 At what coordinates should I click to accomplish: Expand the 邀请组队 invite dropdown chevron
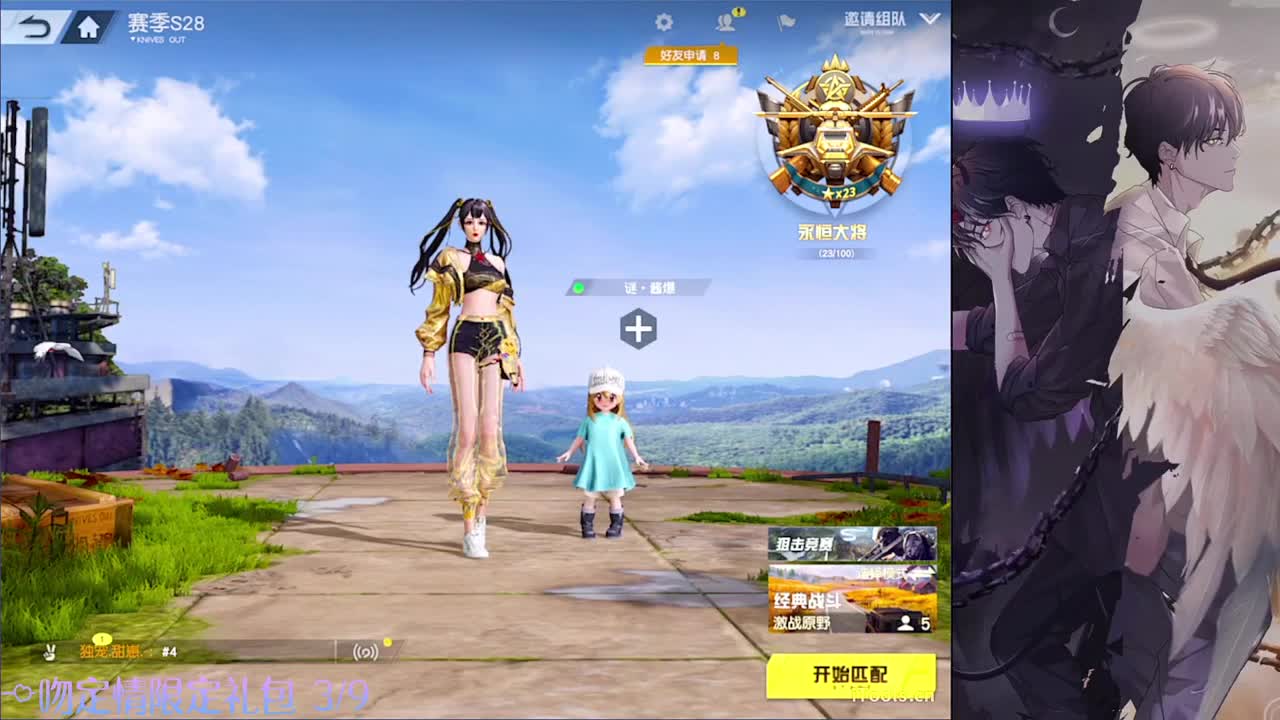pyautogui.click(x=930, y=20)
